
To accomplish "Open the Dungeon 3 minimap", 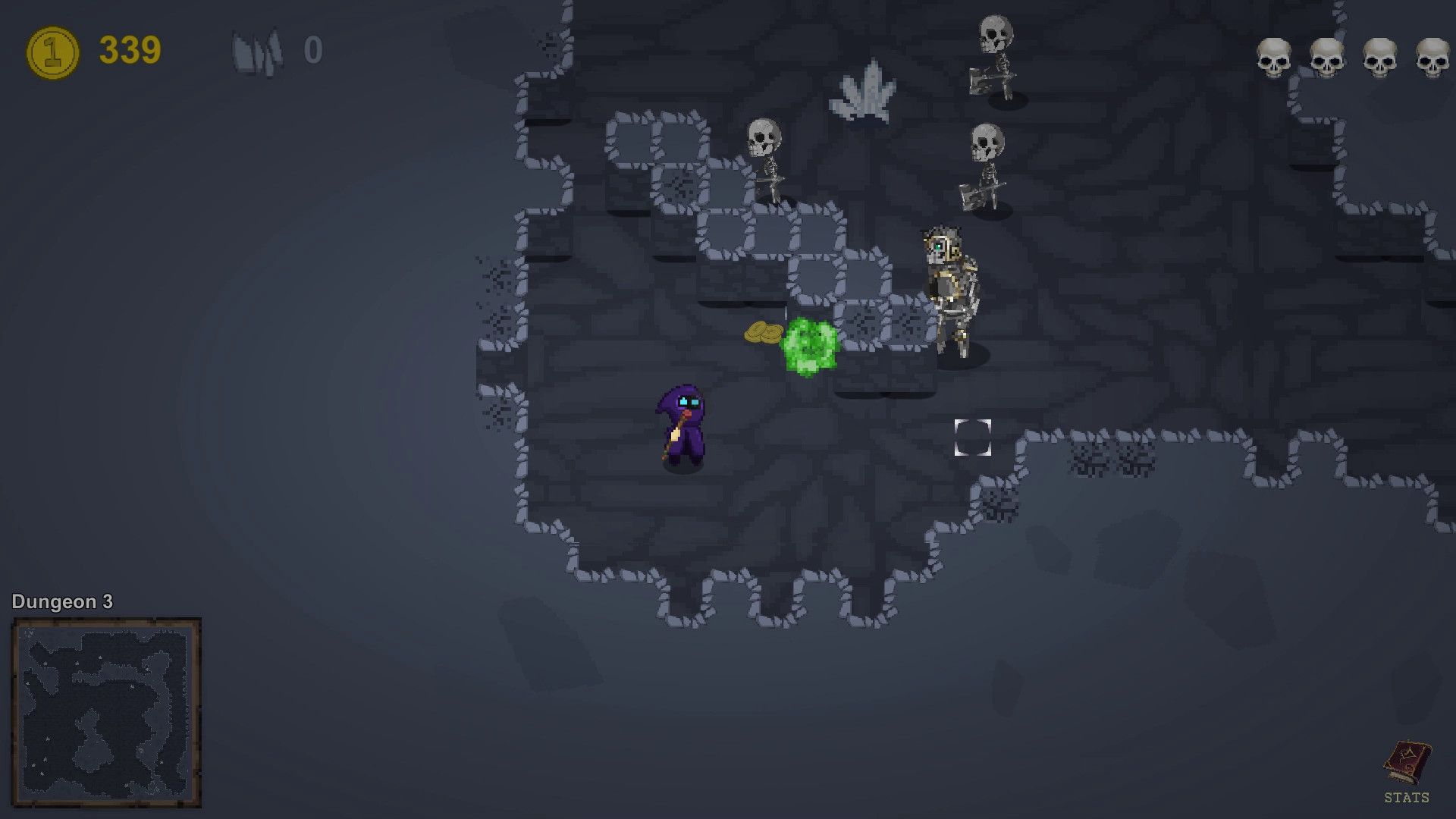I will tap(106, 709).
